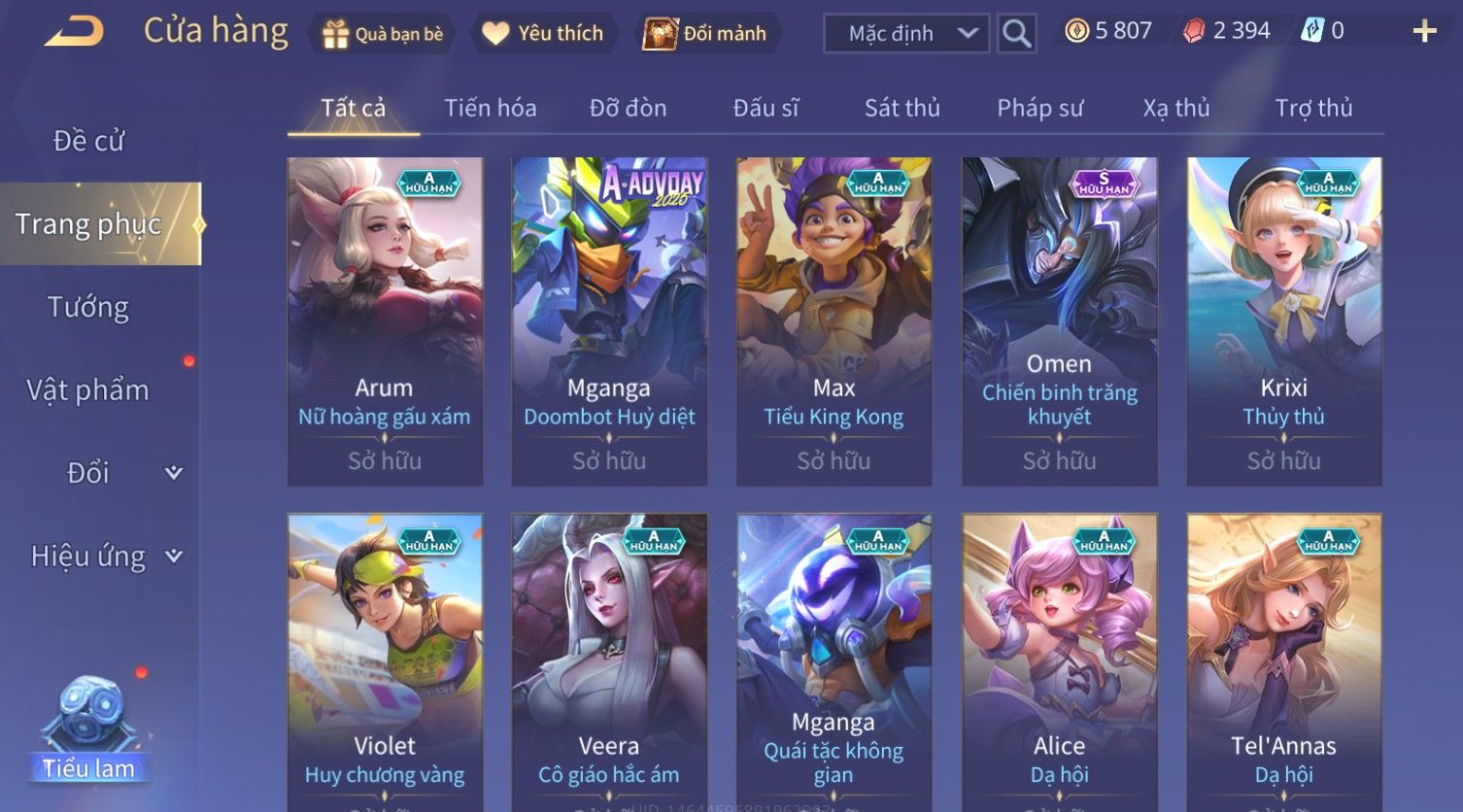Screen dimensions: 1463x812
Task: Add currency with the plus button
Action: (1424, 32)
